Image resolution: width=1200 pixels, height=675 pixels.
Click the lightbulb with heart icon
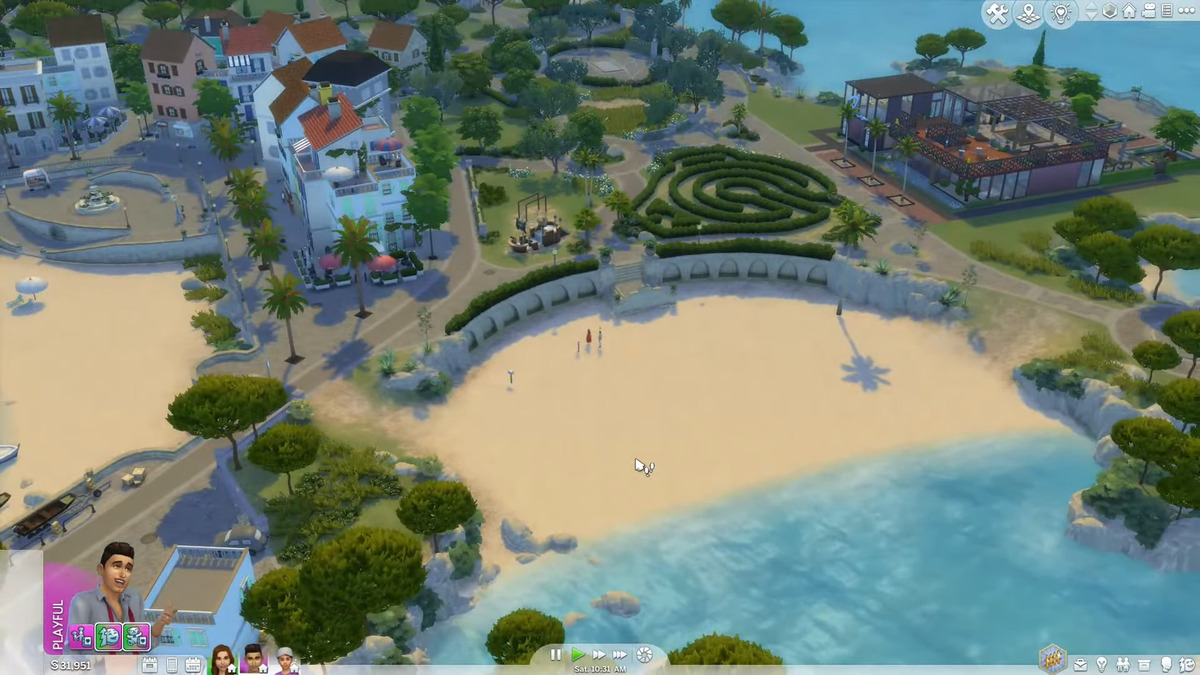coord(1060,13)
